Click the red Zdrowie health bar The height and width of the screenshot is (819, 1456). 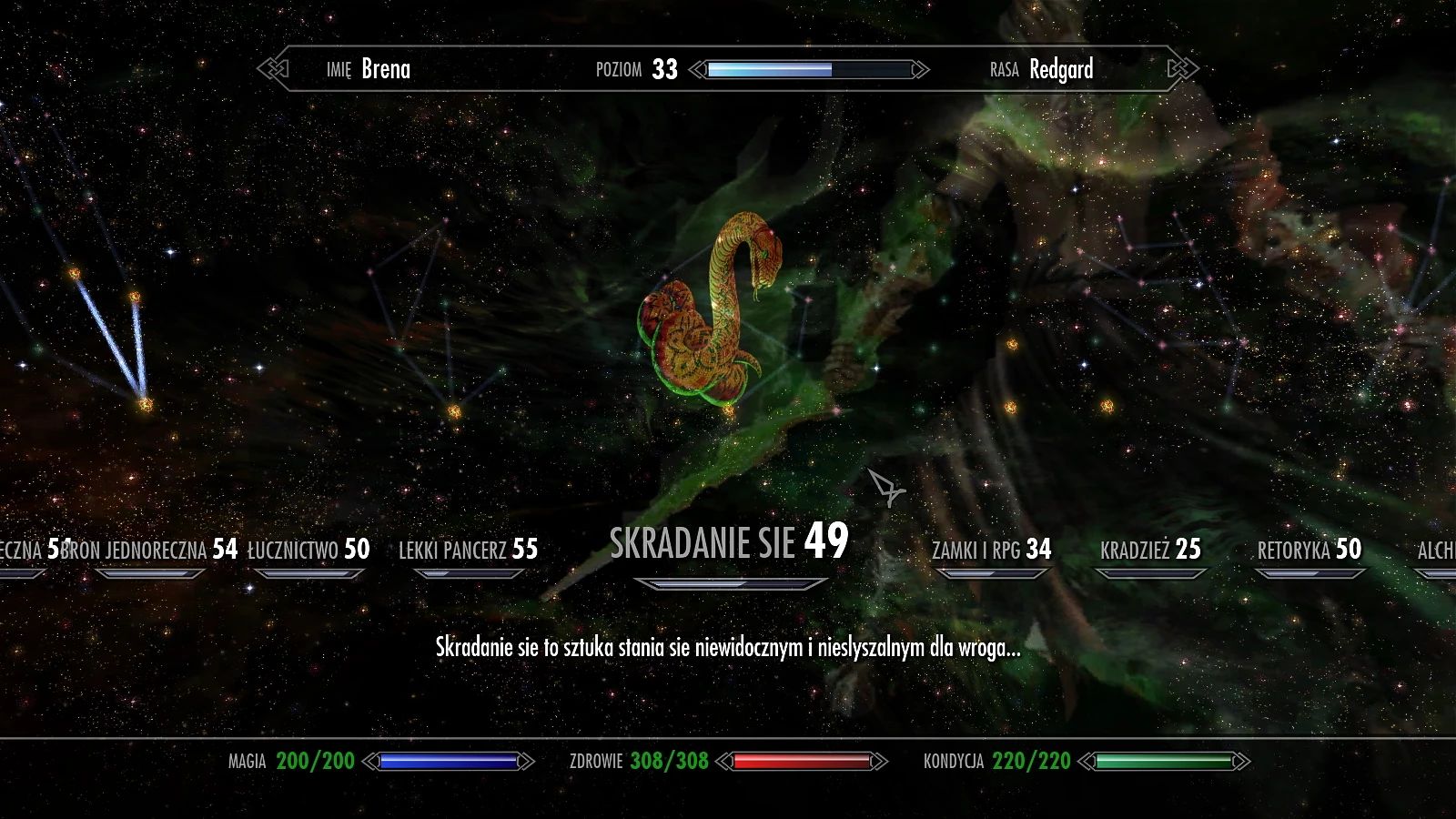pos(801,762)
